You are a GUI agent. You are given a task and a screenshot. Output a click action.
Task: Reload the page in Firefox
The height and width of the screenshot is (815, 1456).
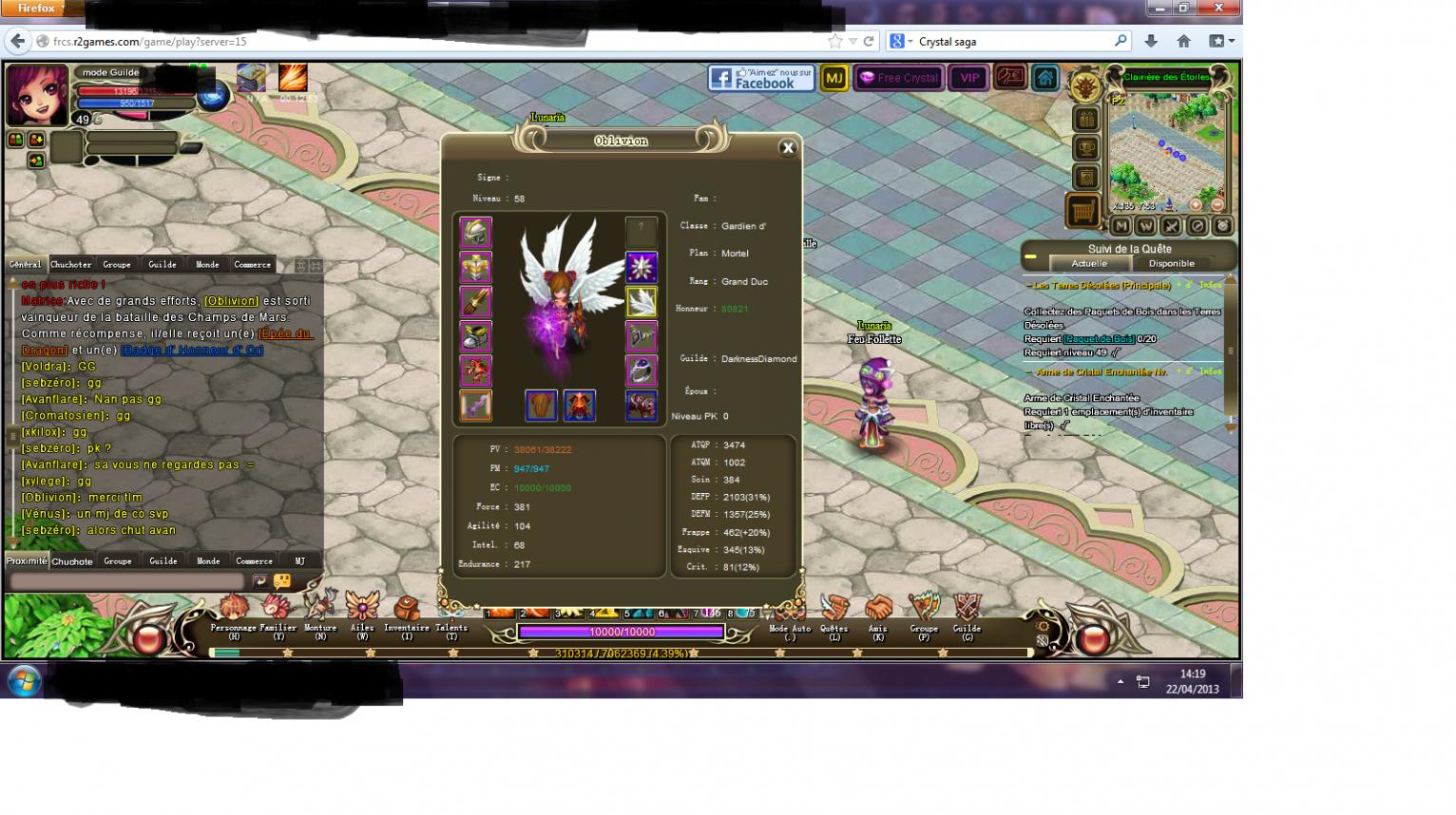pyautogui.click(x=869, y=41)
